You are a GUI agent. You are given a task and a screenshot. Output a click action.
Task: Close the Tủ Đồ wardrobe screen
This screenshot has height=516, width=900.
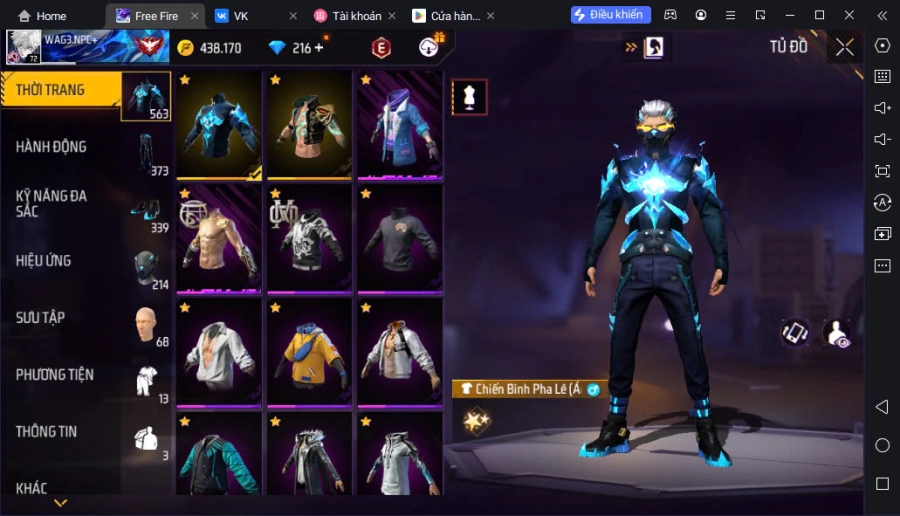[x=845, y=47]
